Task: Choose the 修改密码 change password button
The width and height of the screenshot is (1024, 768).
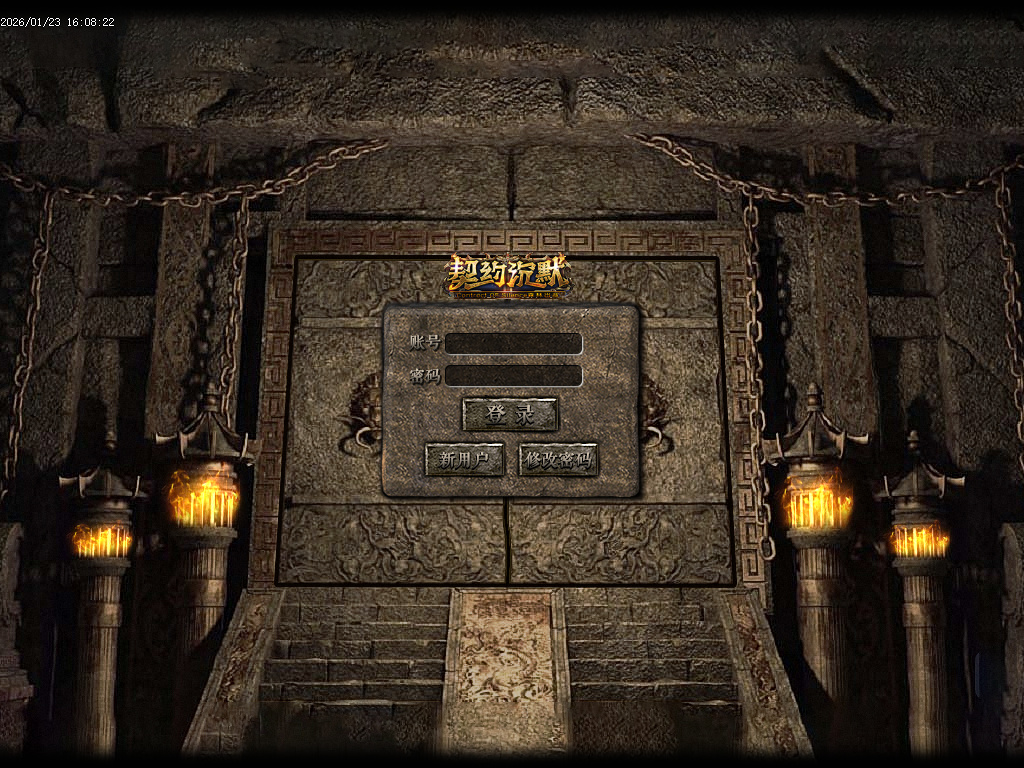Action: tap(558, 460)
